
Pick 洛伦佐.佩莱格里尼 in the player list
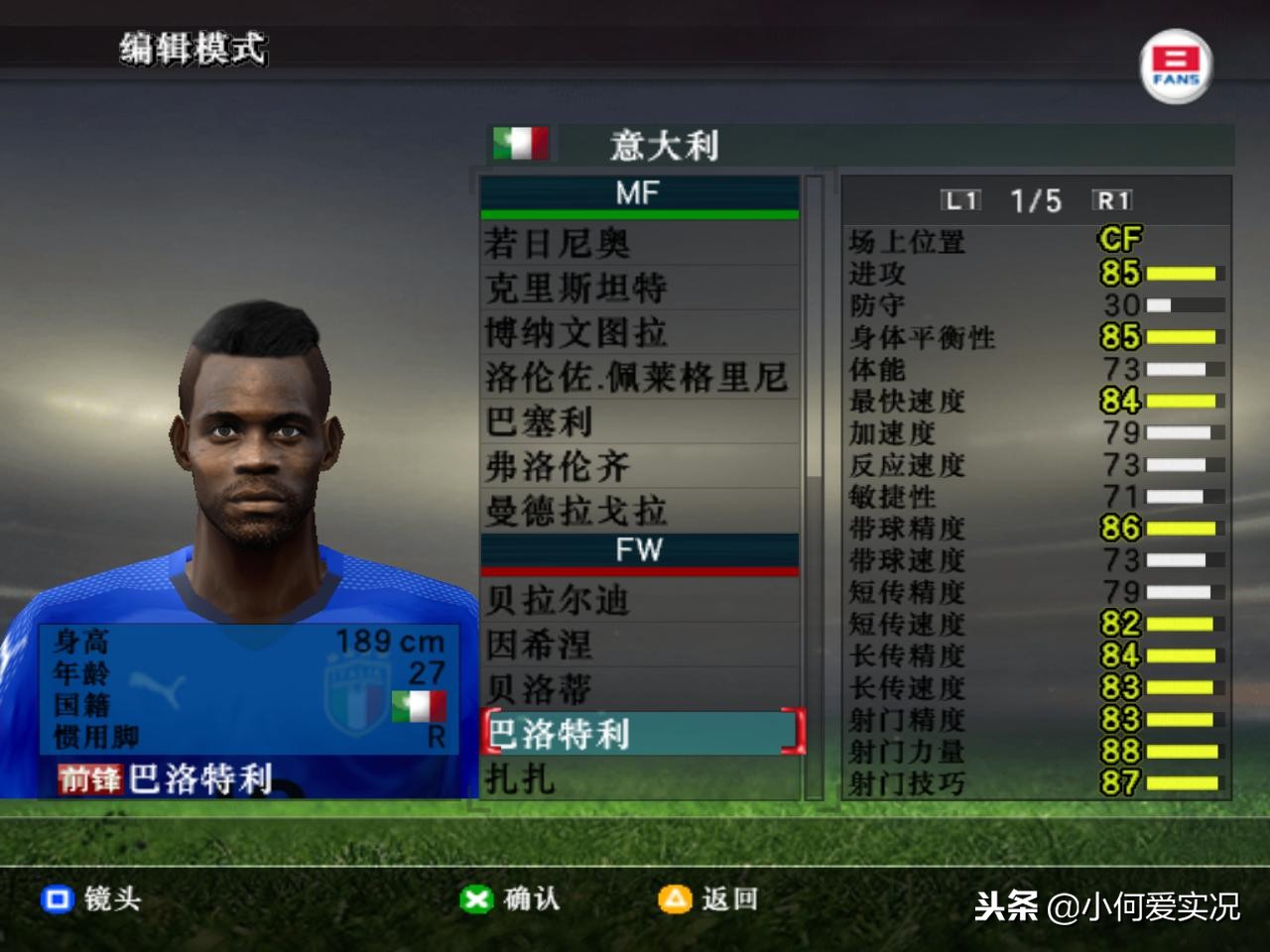coord(639,377)
